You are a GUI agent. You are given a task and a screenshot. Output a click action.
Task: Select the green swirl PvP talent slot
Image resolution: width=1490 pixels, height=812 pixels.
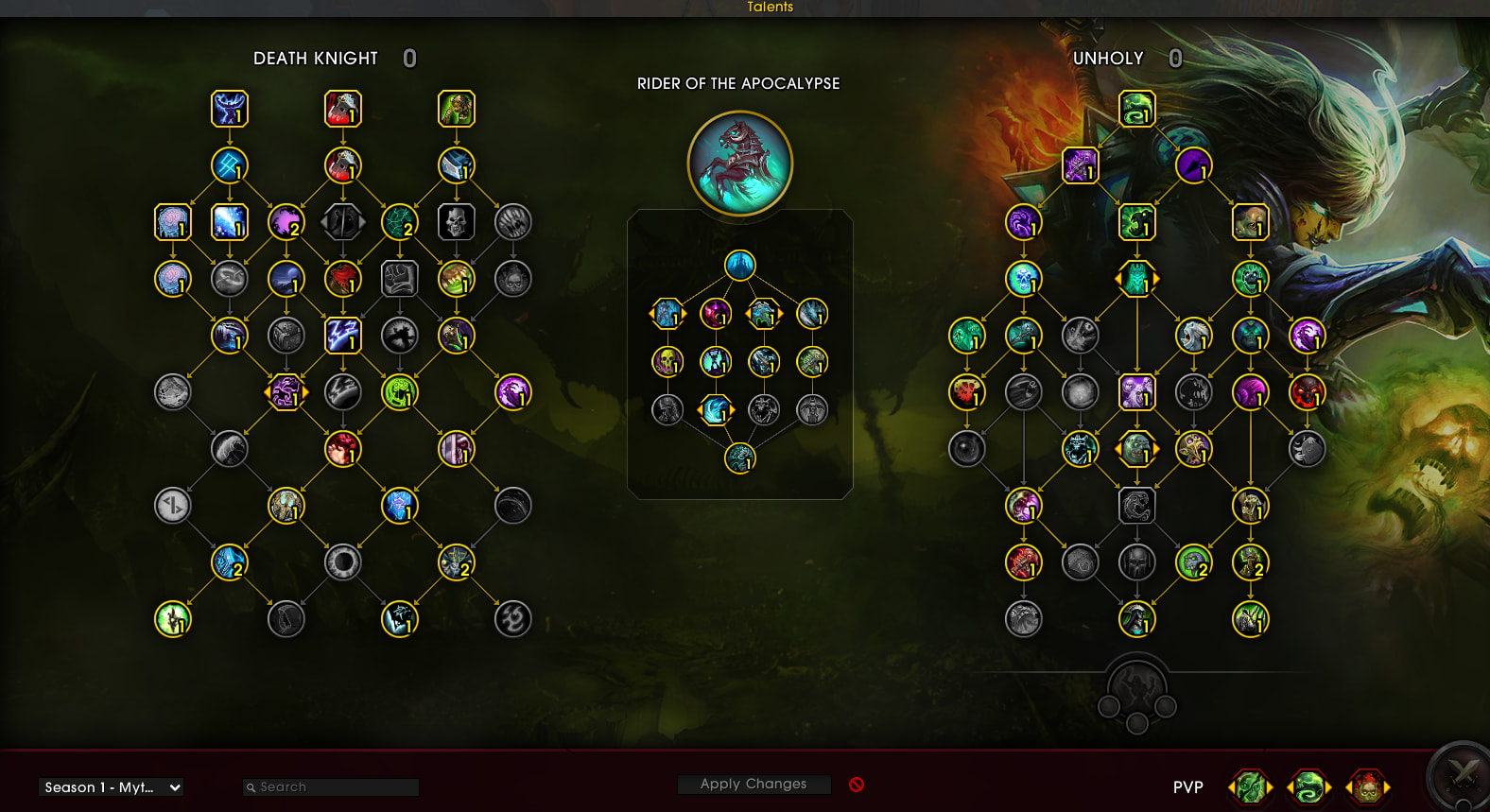click(x=1308, y=786)
